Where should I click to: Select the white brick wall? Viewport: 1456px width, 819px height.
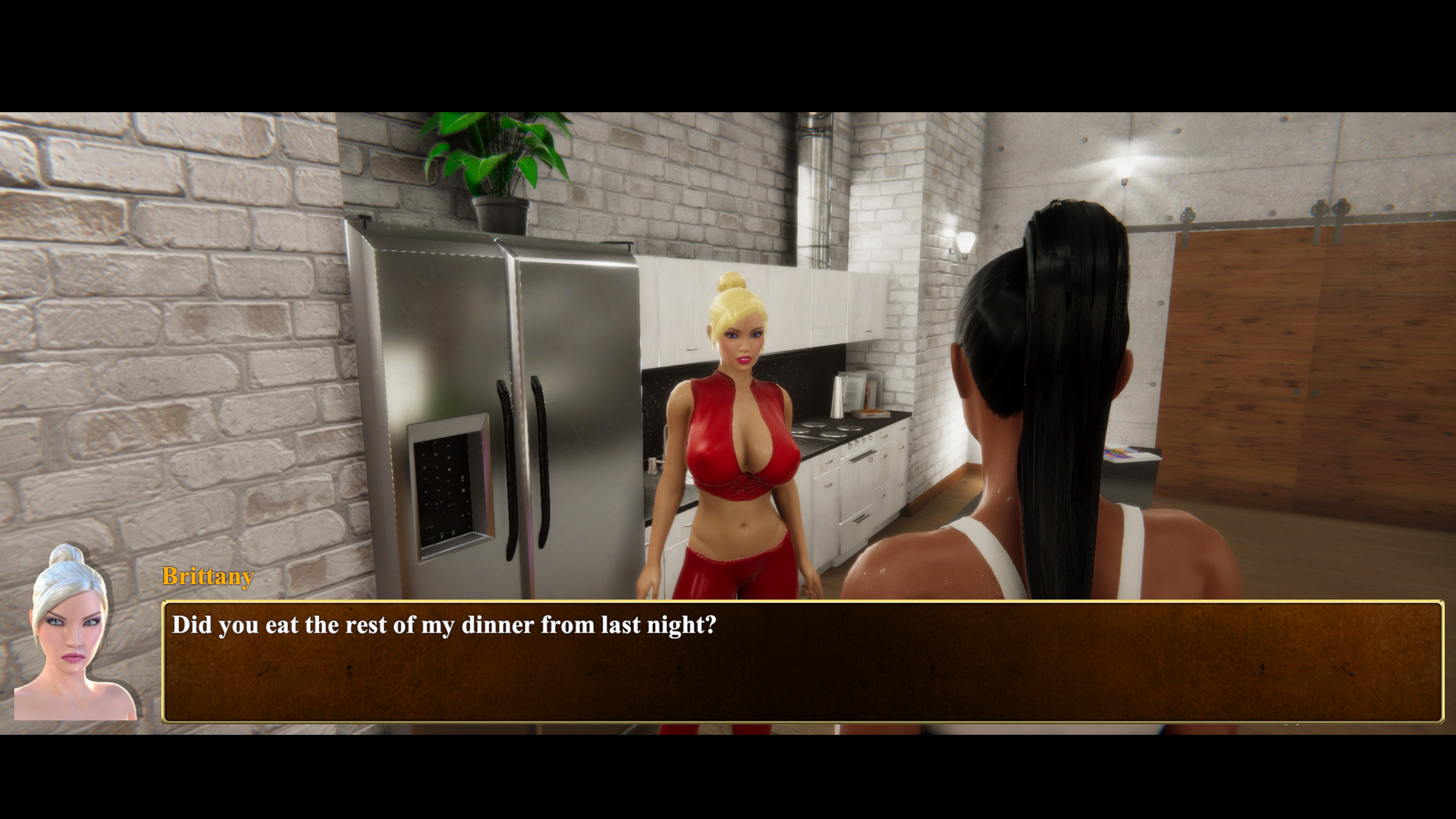(190, 303)
